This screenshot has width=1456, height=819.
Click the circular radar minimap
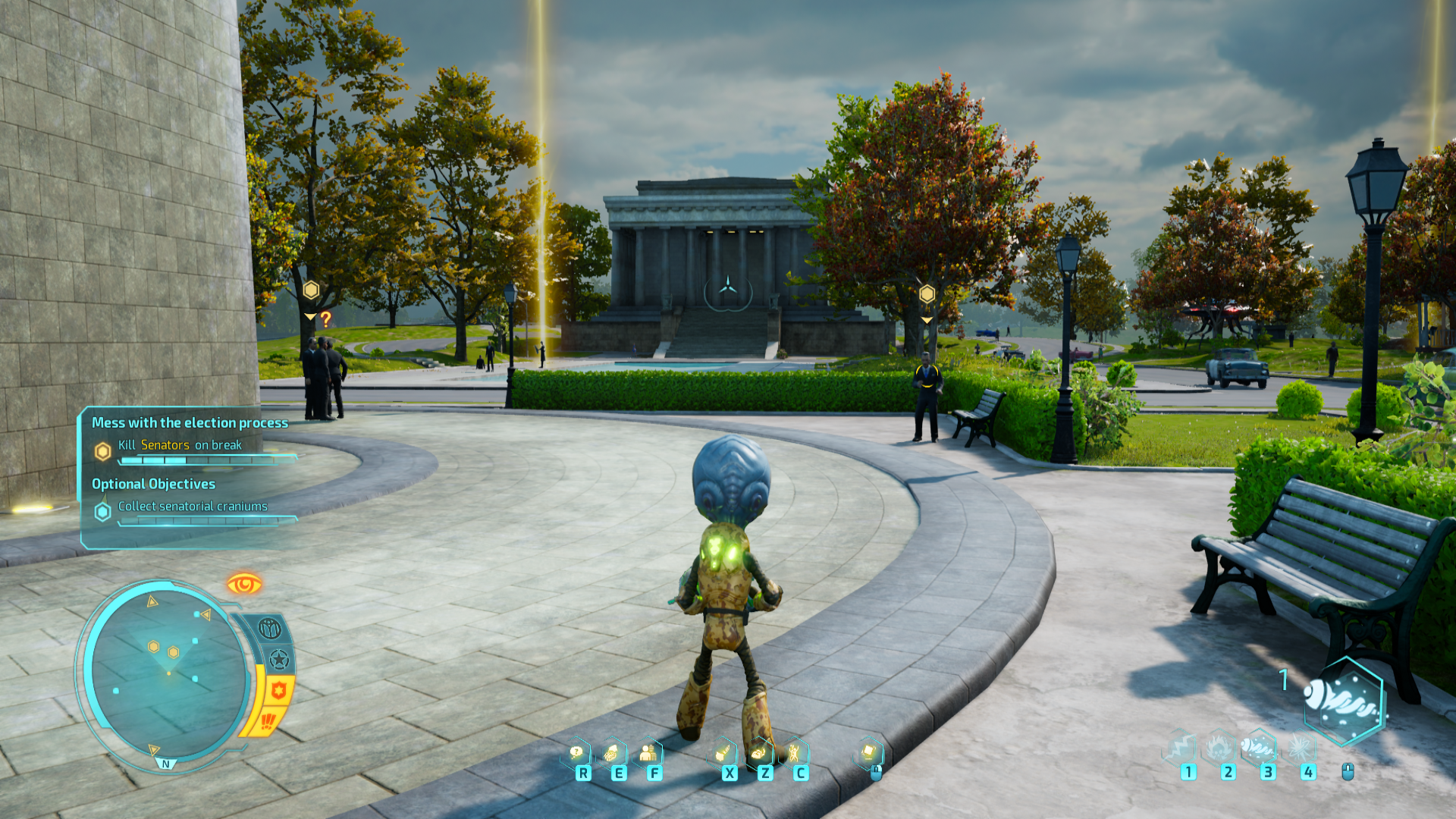[165, 671]
